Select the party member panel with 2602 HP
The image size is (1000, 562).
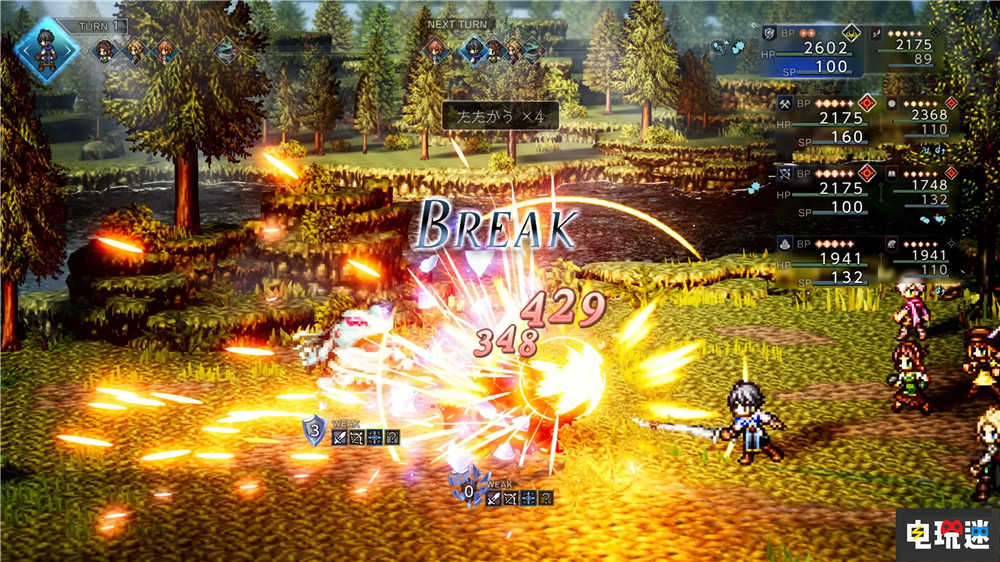[812, 51]
